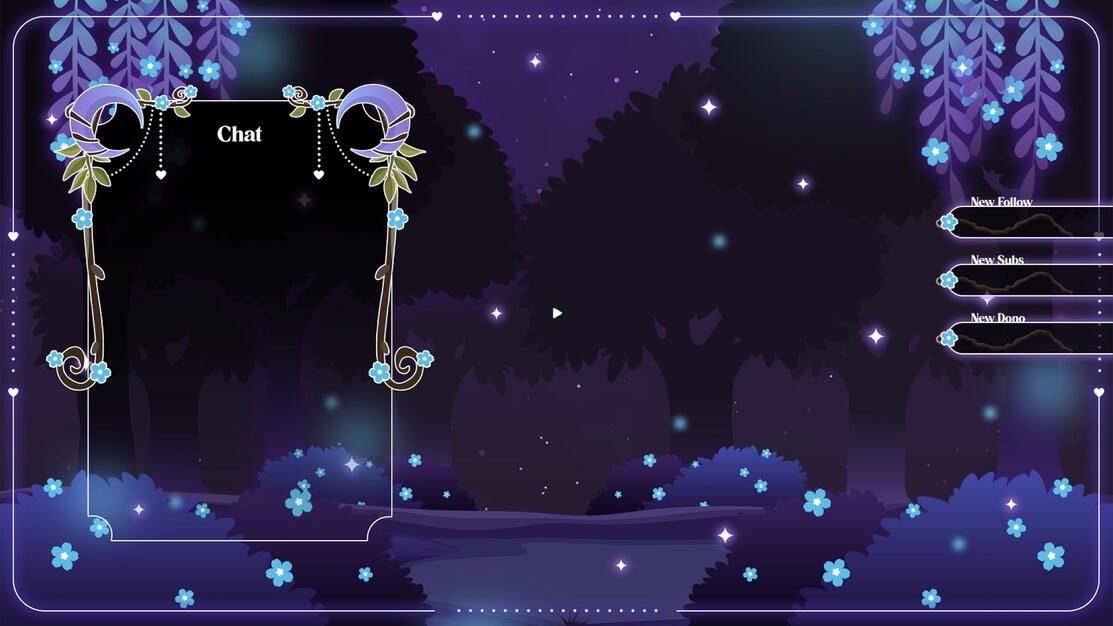Select the Chat box panel
The width and height of the screenshot is (1113, 626).
pos(240,320)
